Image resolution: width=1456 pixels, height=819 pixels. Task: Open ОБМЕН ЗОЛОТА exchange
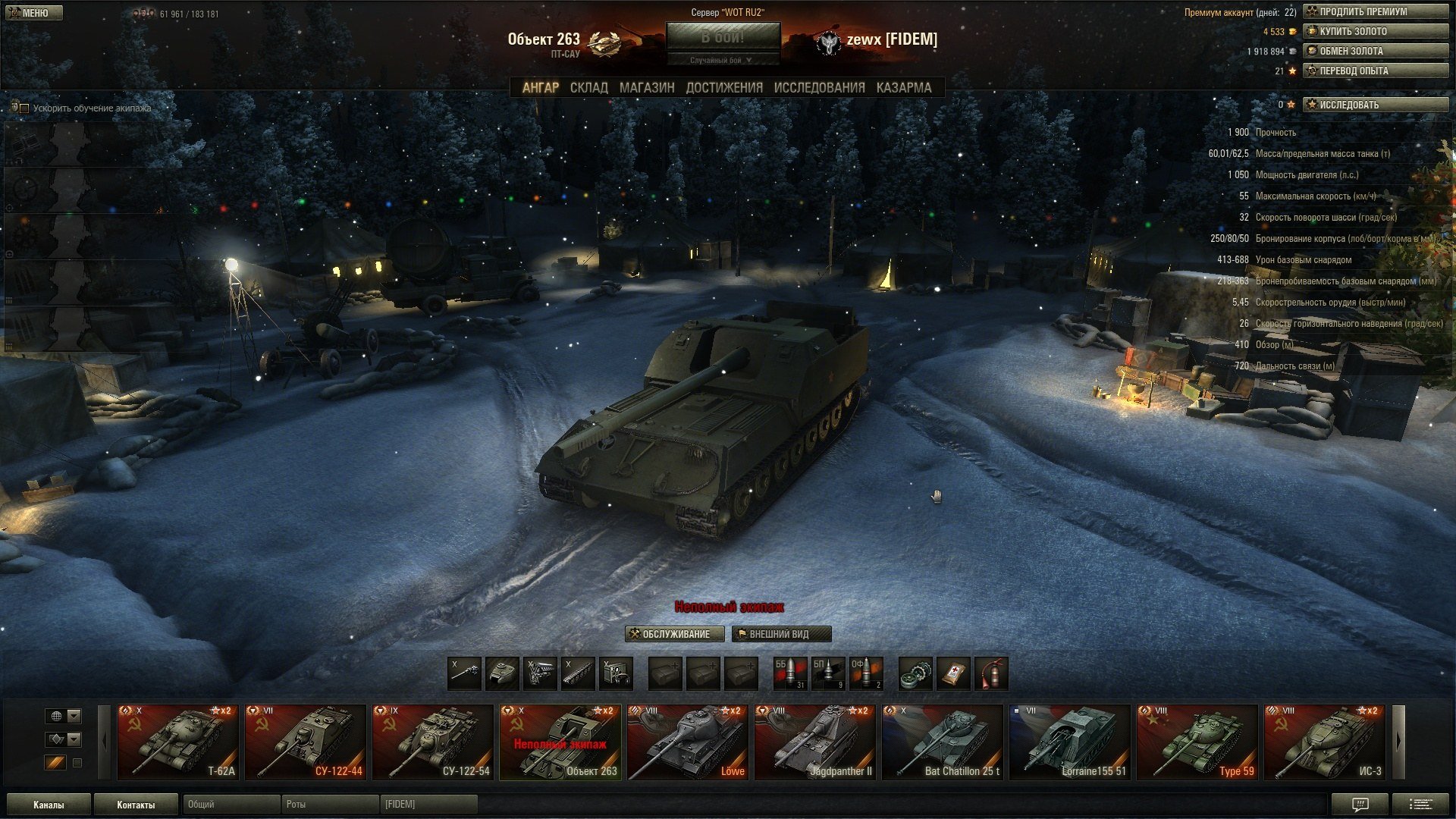pyautogui.click(x=1375, y=51)
